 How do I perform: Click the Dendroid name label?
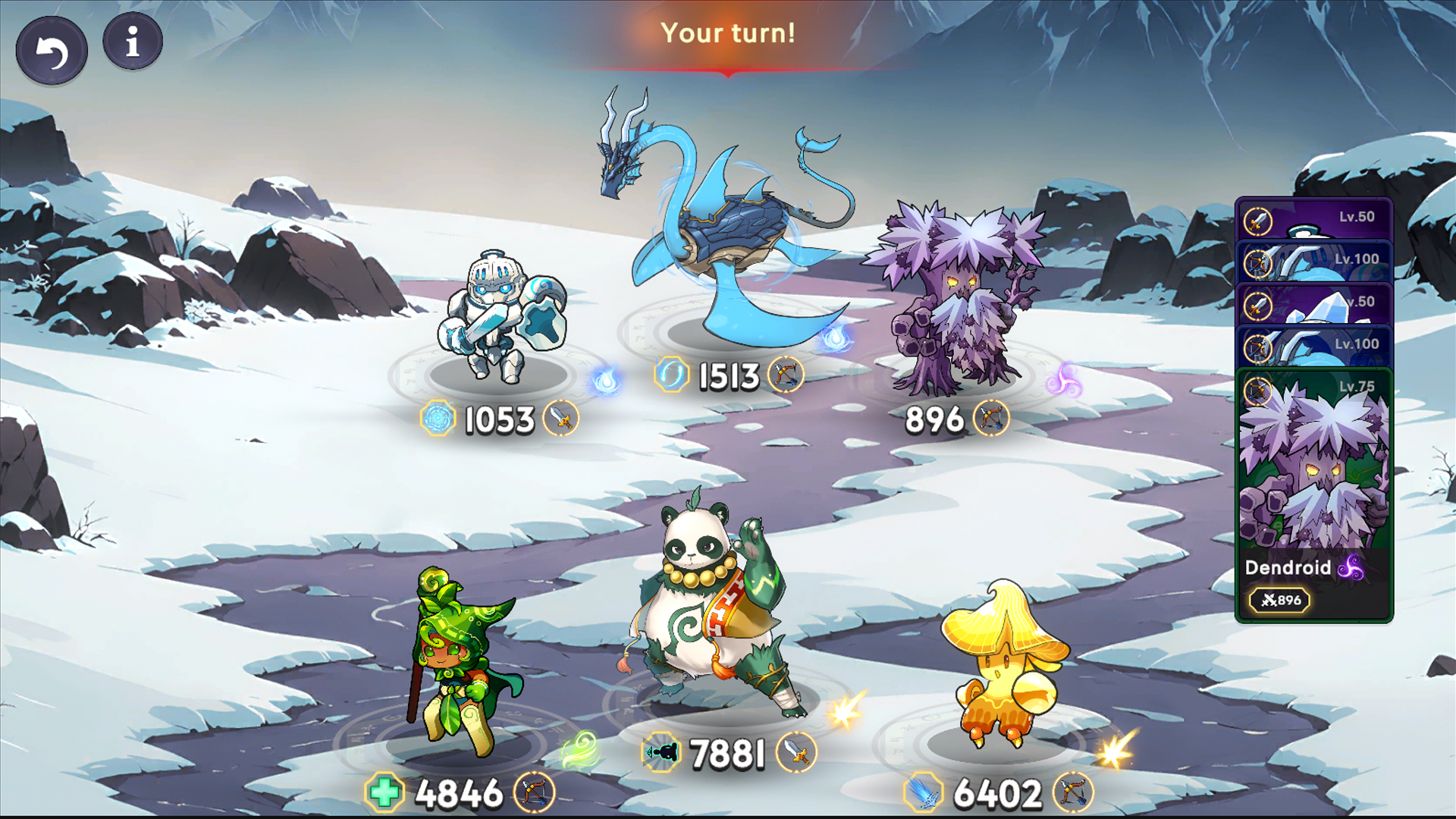[x=1288, y=569]
